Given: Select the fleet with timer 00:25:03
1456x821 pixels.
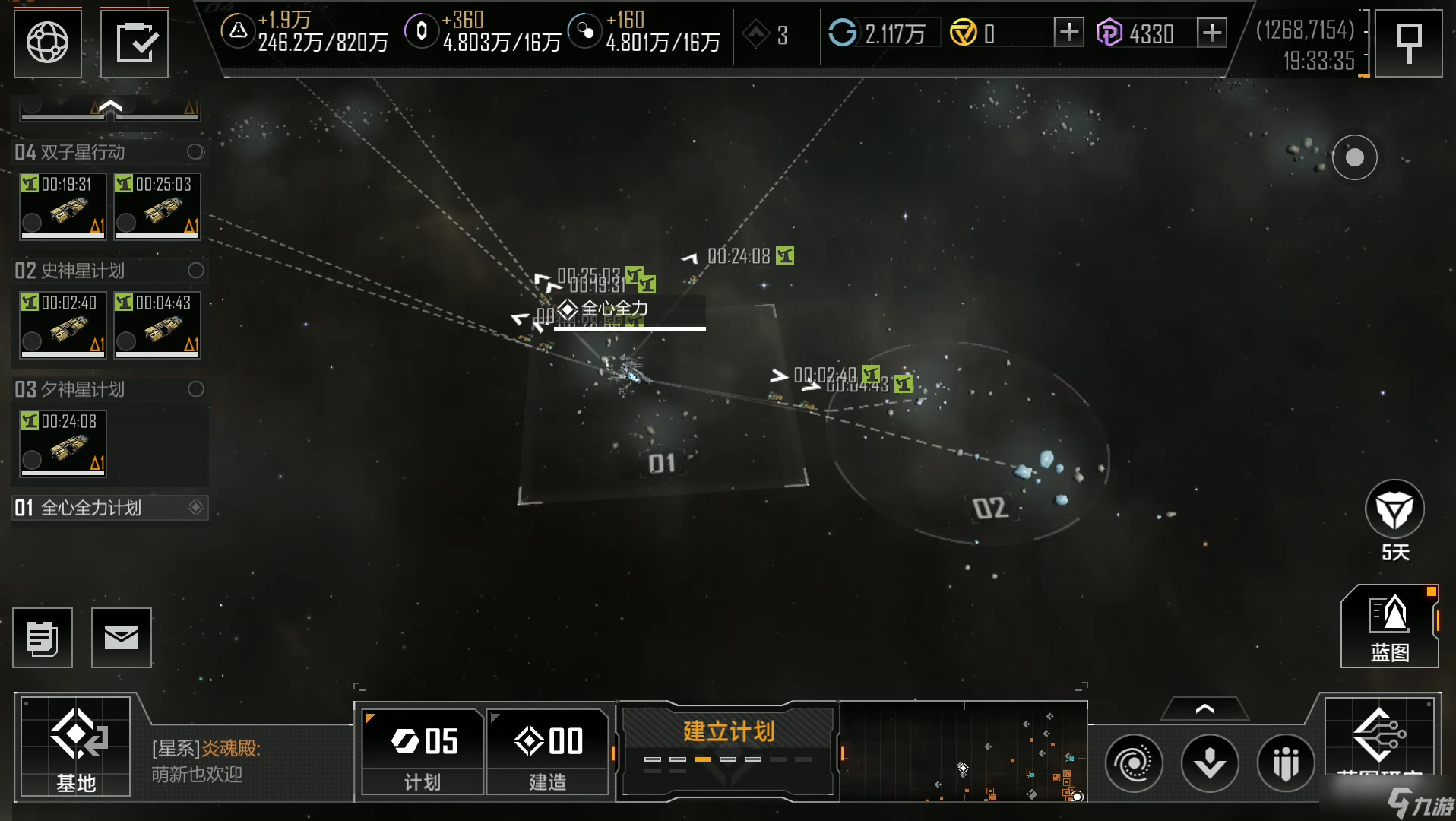Looking at the screenshot, I should coord(157,206).
